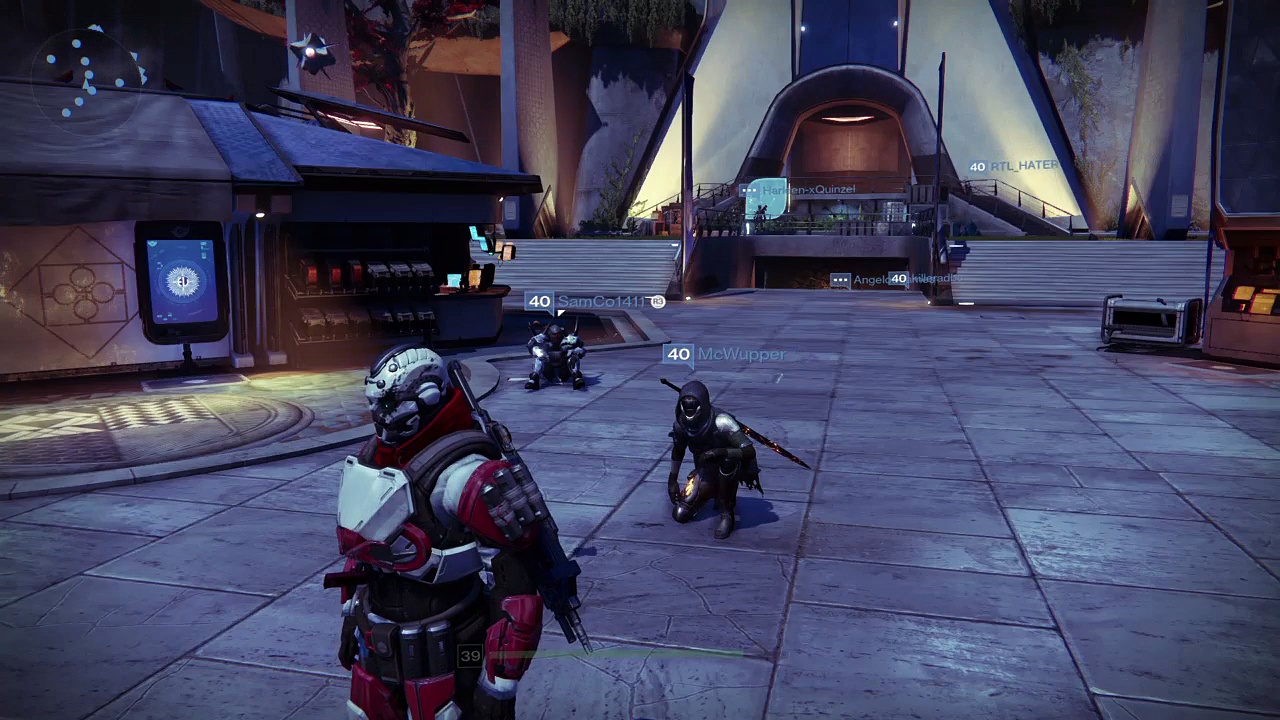
Task: Select the SamCo1411 player nameplate
Action: [596, 301]
